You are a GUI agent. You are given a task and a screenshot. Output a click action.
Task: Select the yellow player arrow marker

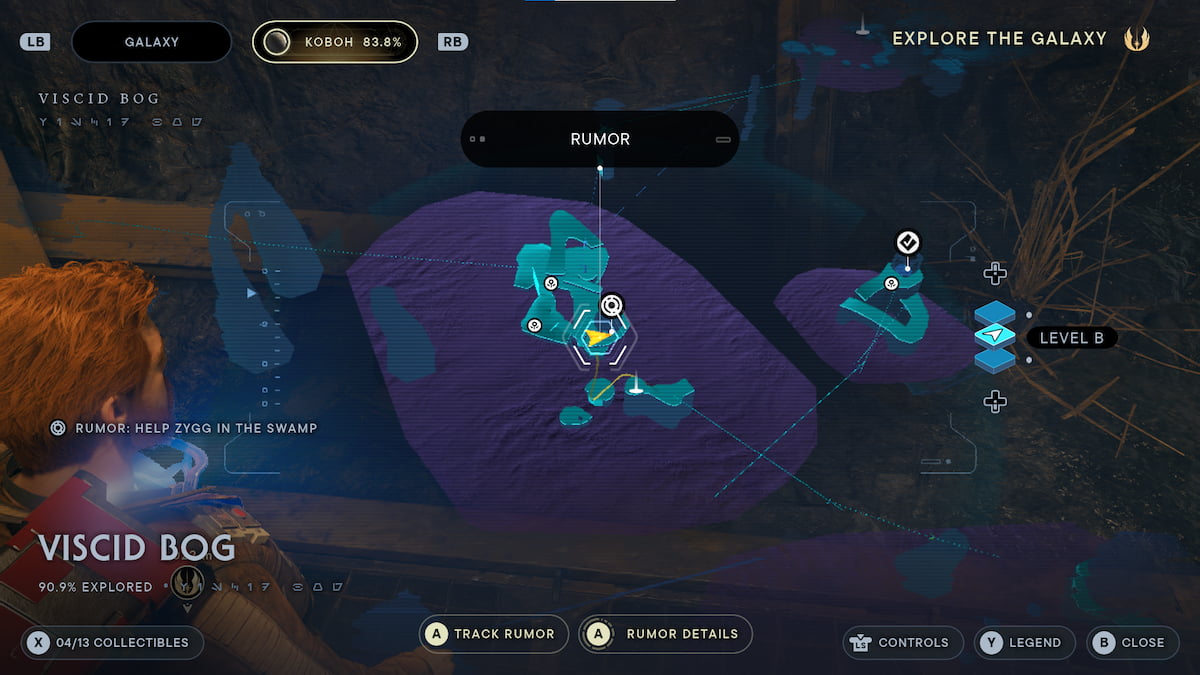tap(597, 338)
